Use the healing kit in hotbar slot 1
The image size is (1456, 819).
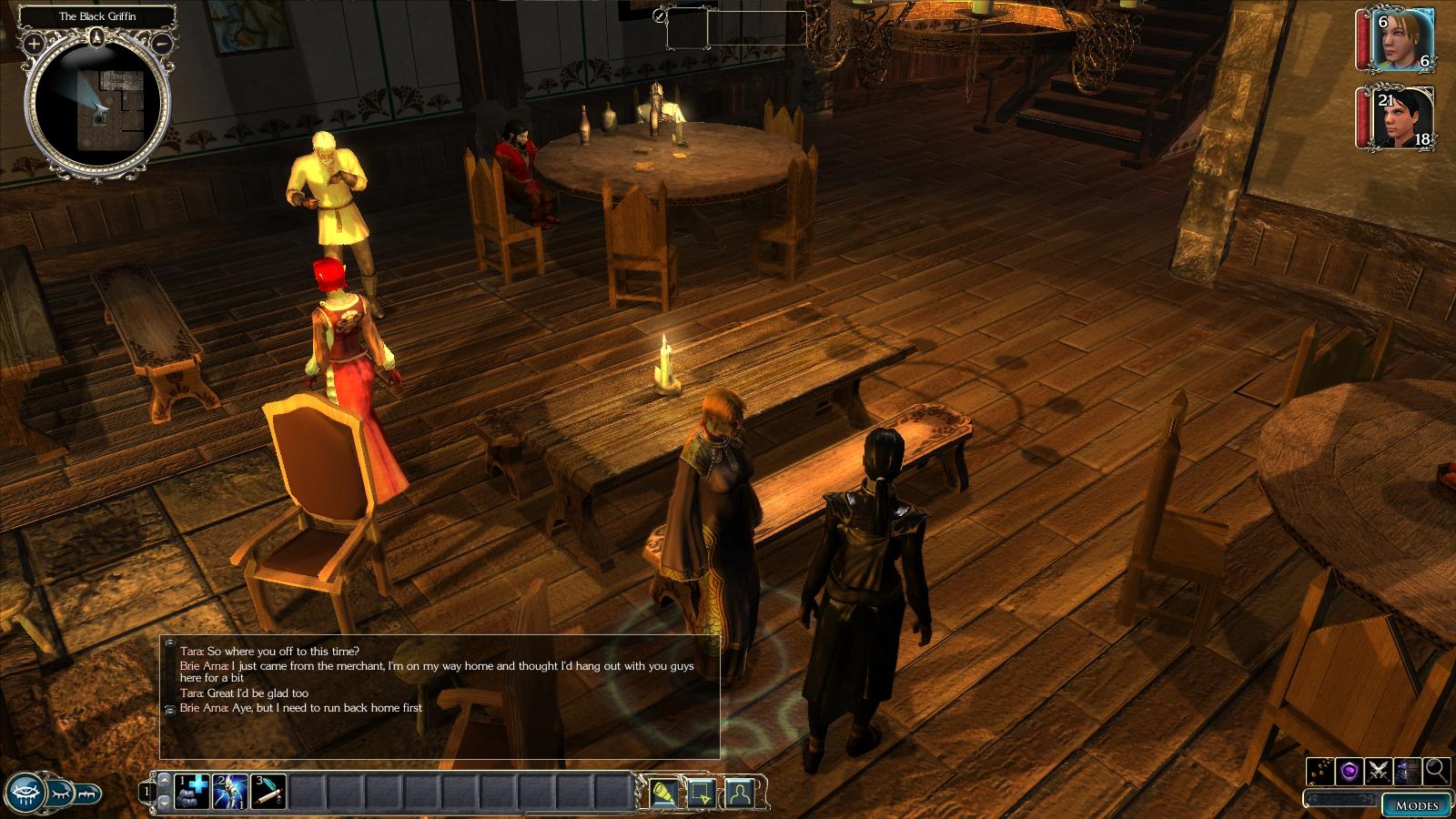click(x=193, y=792)
